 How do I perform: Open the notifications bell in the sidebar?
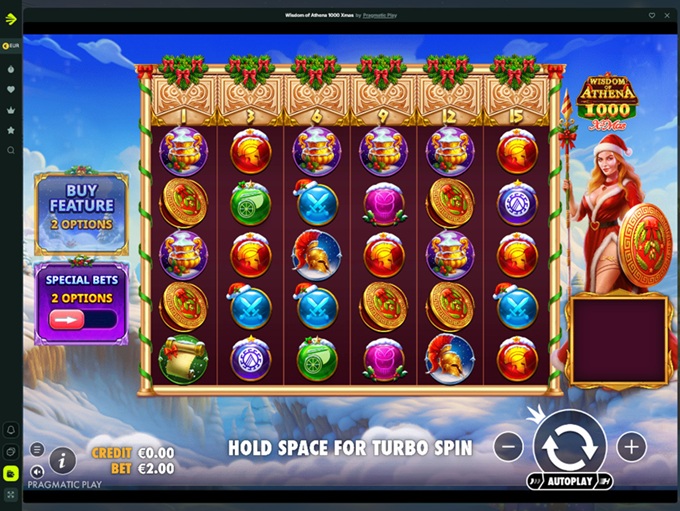click(11, 430)
